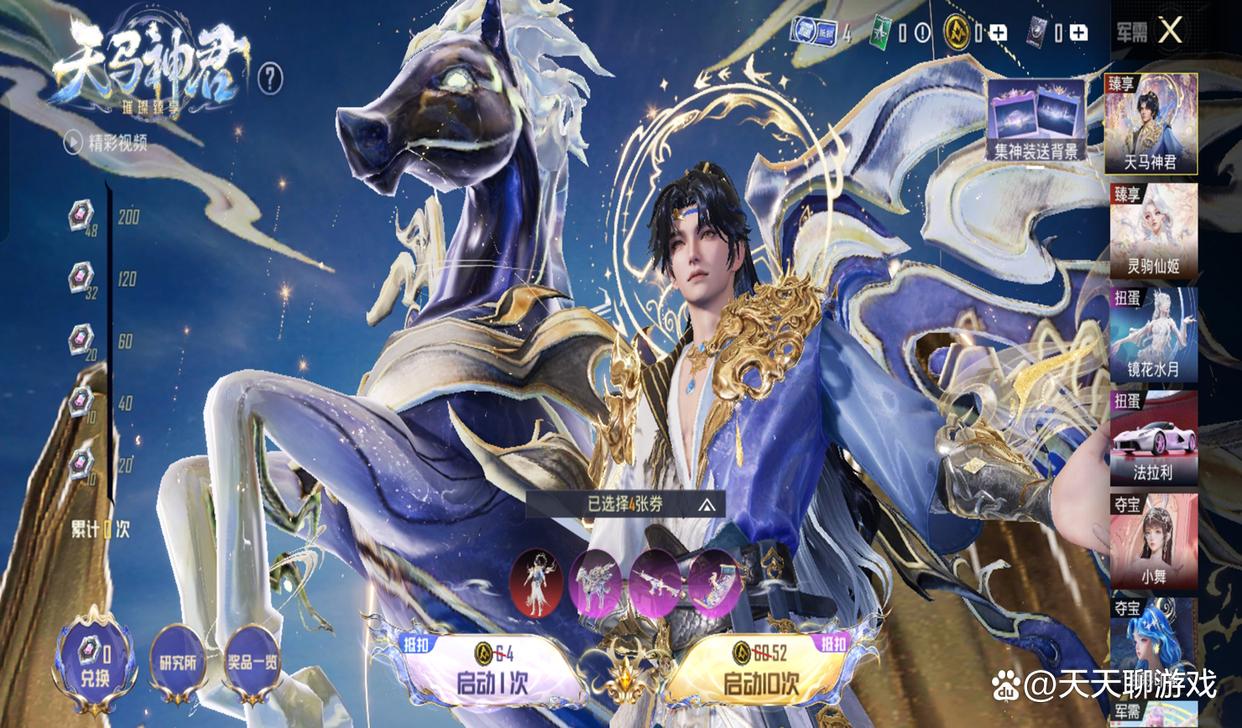Expand the 已选择4张券 ticket selector

[x=626, y=505]
